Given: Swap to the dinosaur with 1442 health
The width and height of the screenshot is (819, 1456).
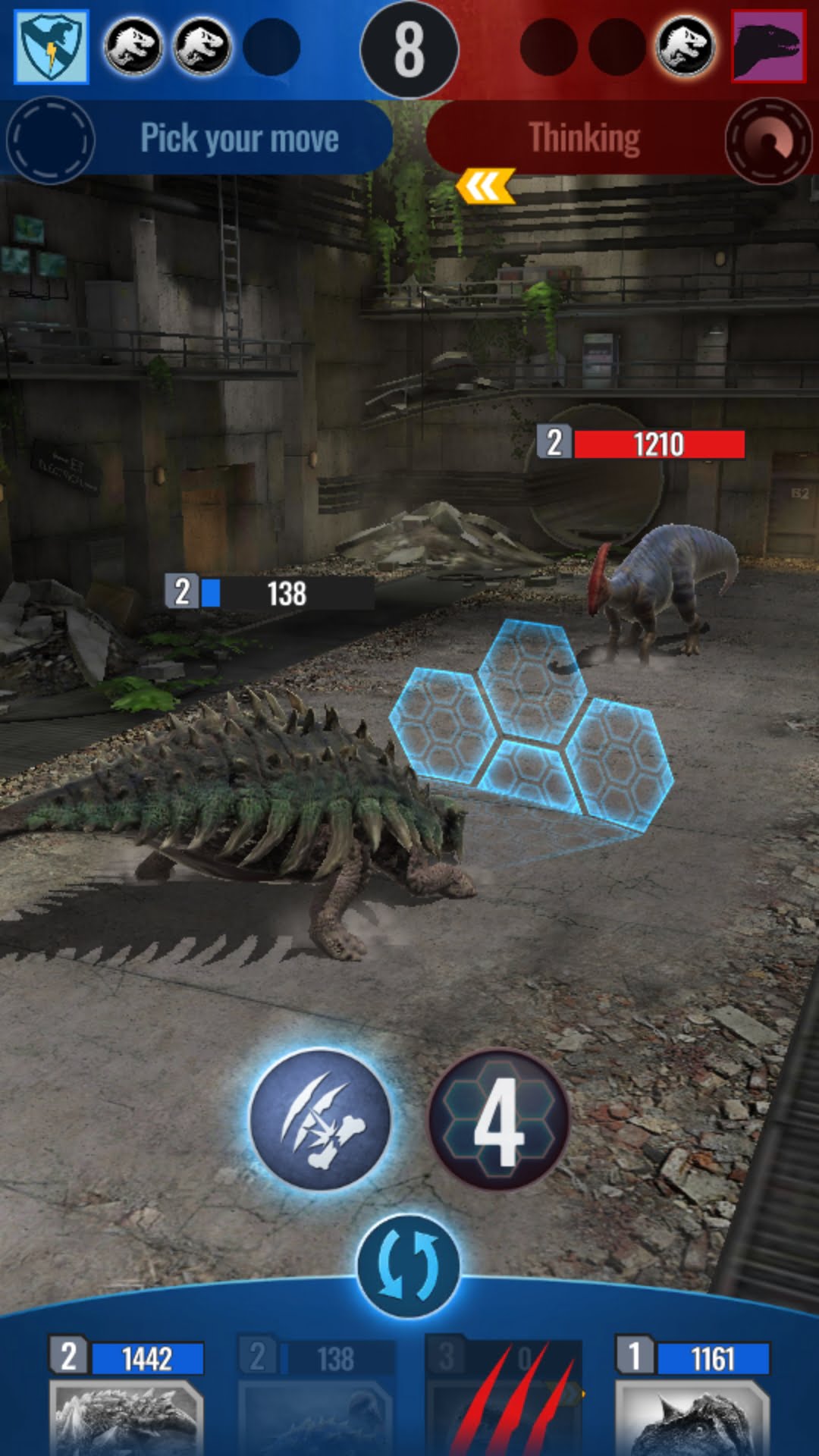Looking at the screenshot, I should click(126, 1403).
